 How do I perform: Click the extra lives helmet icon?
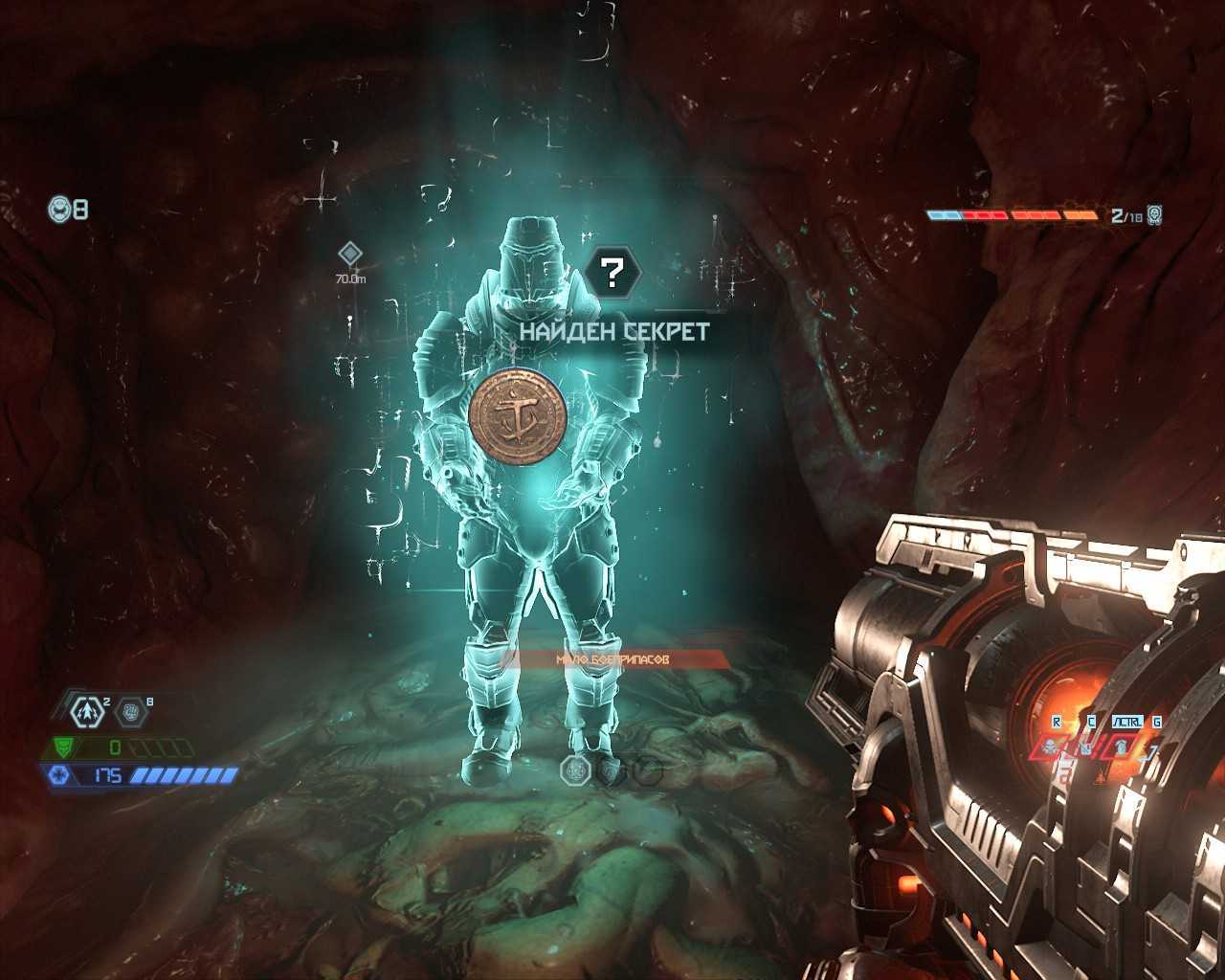(x=60, y=209)
